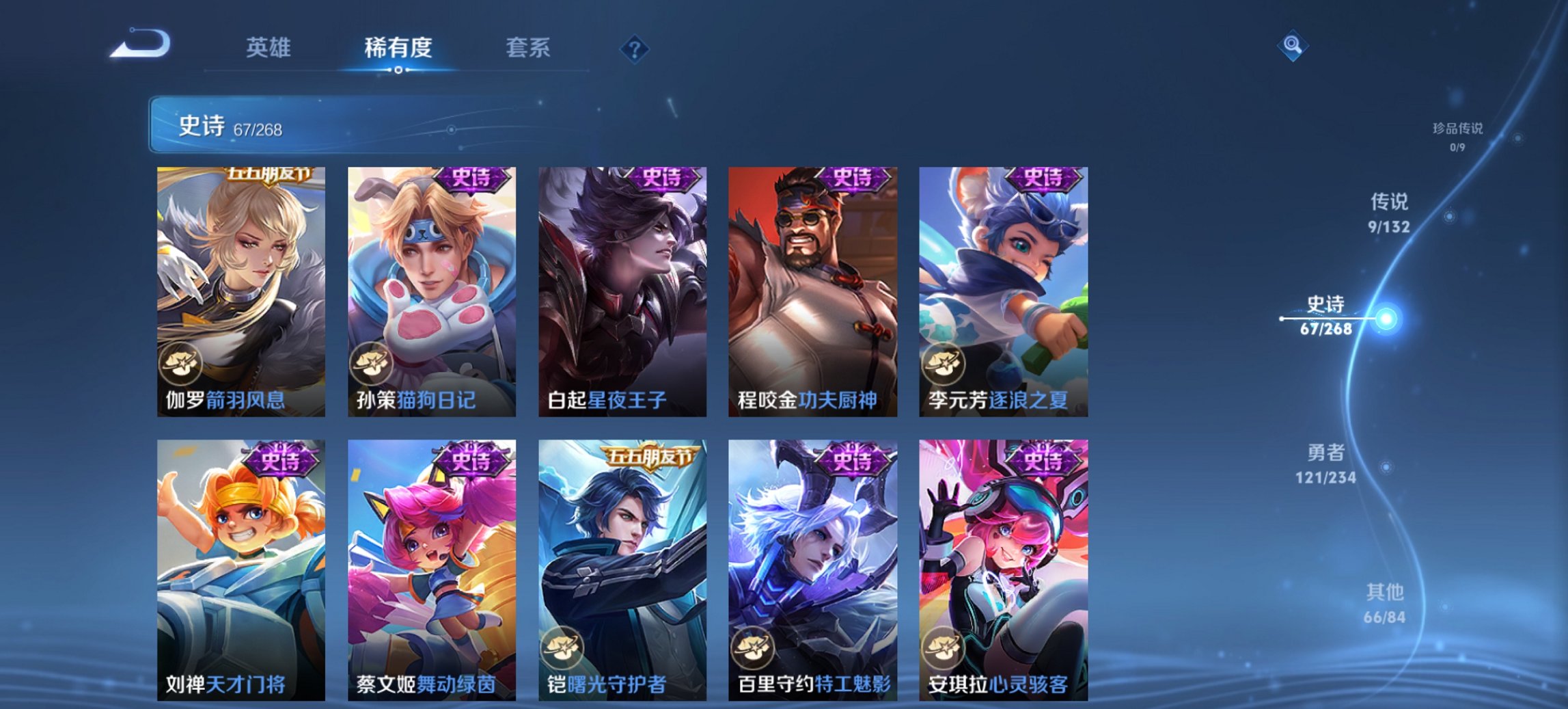Open the search magnifier icon
Image resolution: width=1568 pixels, height=709 pixels.
(x=1292, y=46)
